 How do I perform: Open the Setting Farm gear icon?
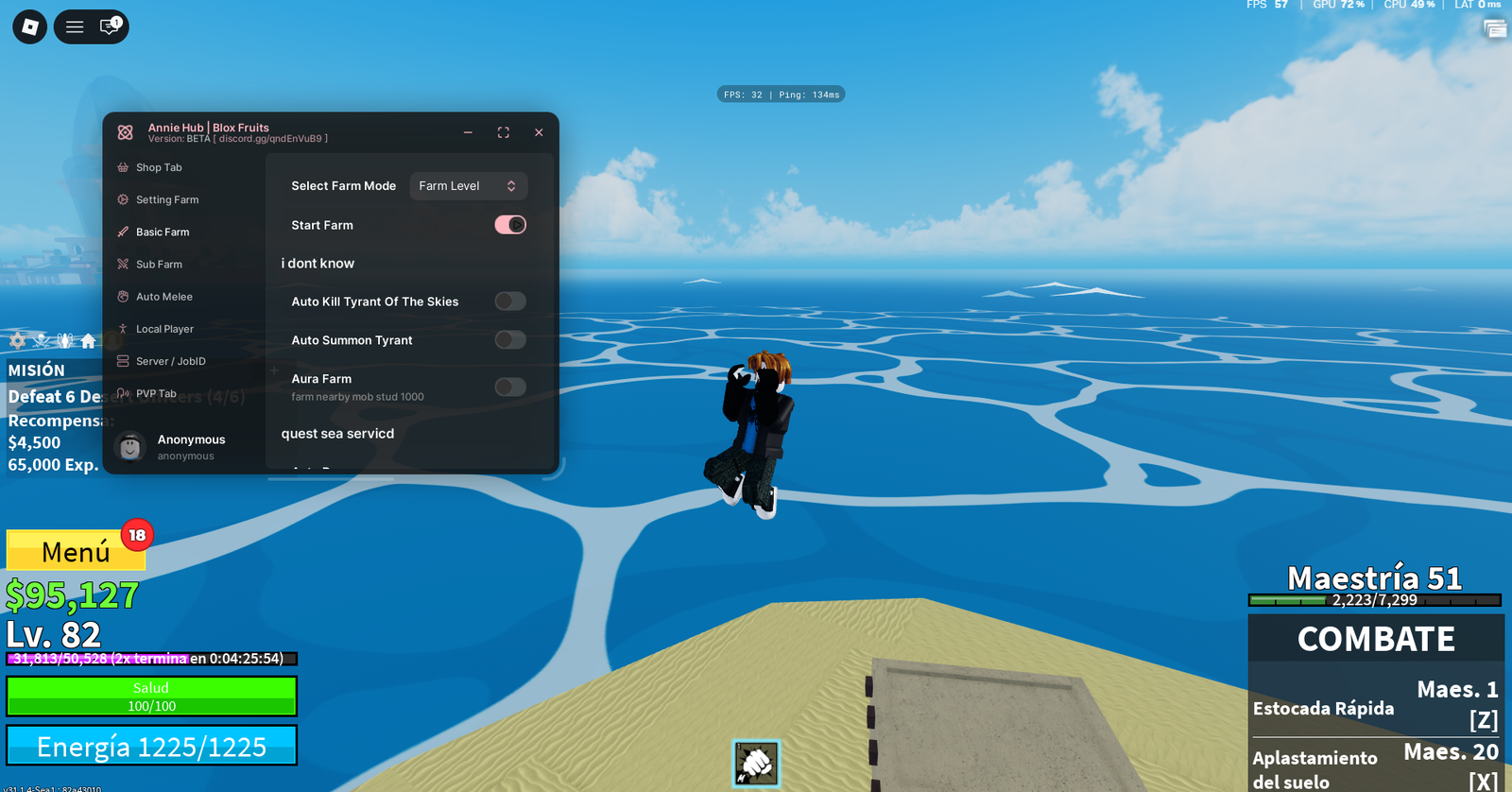pyautogui.click(x=123, y=199)
